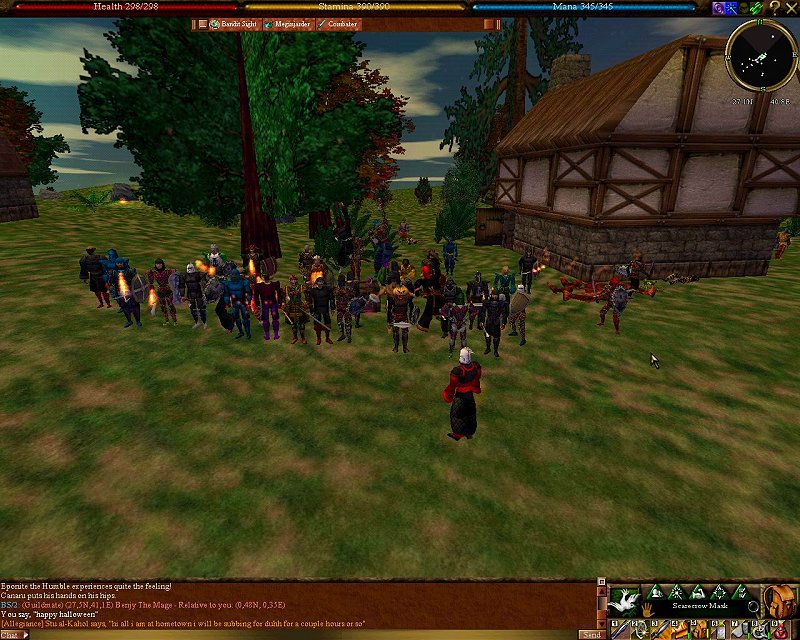Viewport: 800px width, 640px height.
Task: Open the Chat channel dropdown
Action: pos(14,634)
